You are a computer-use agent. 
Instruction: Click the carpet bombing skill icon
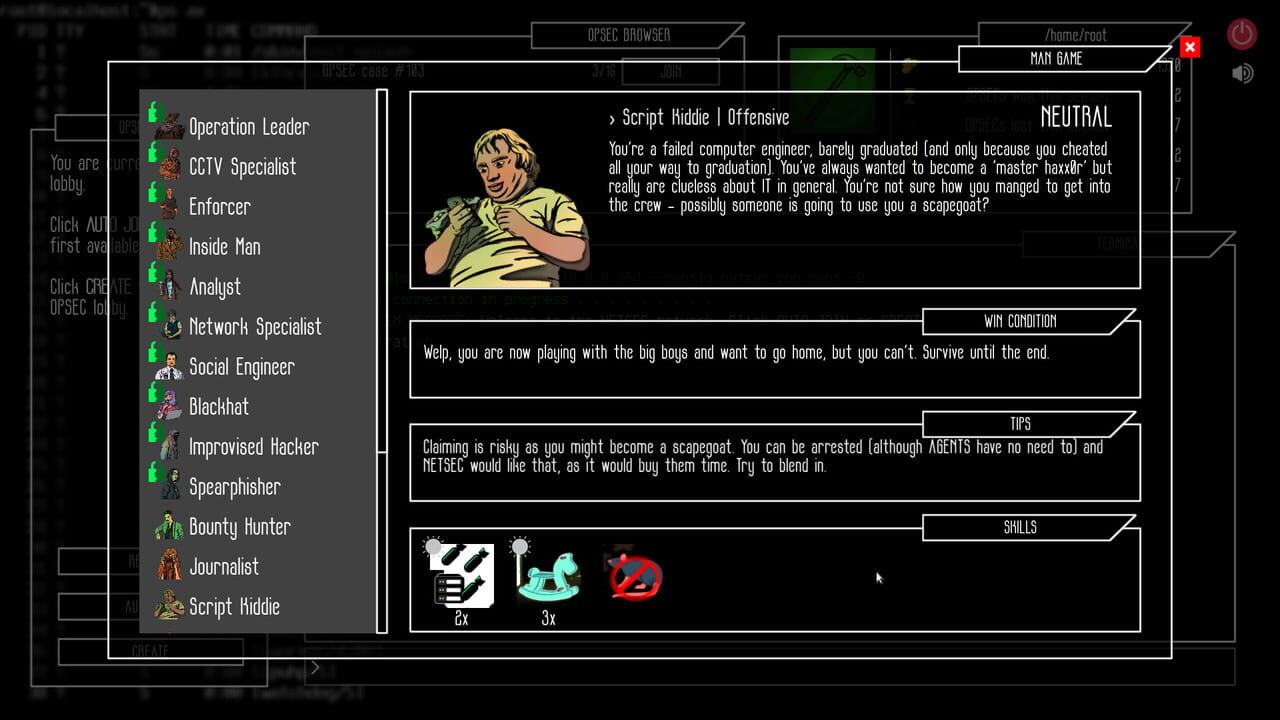[x=462, y=577]
